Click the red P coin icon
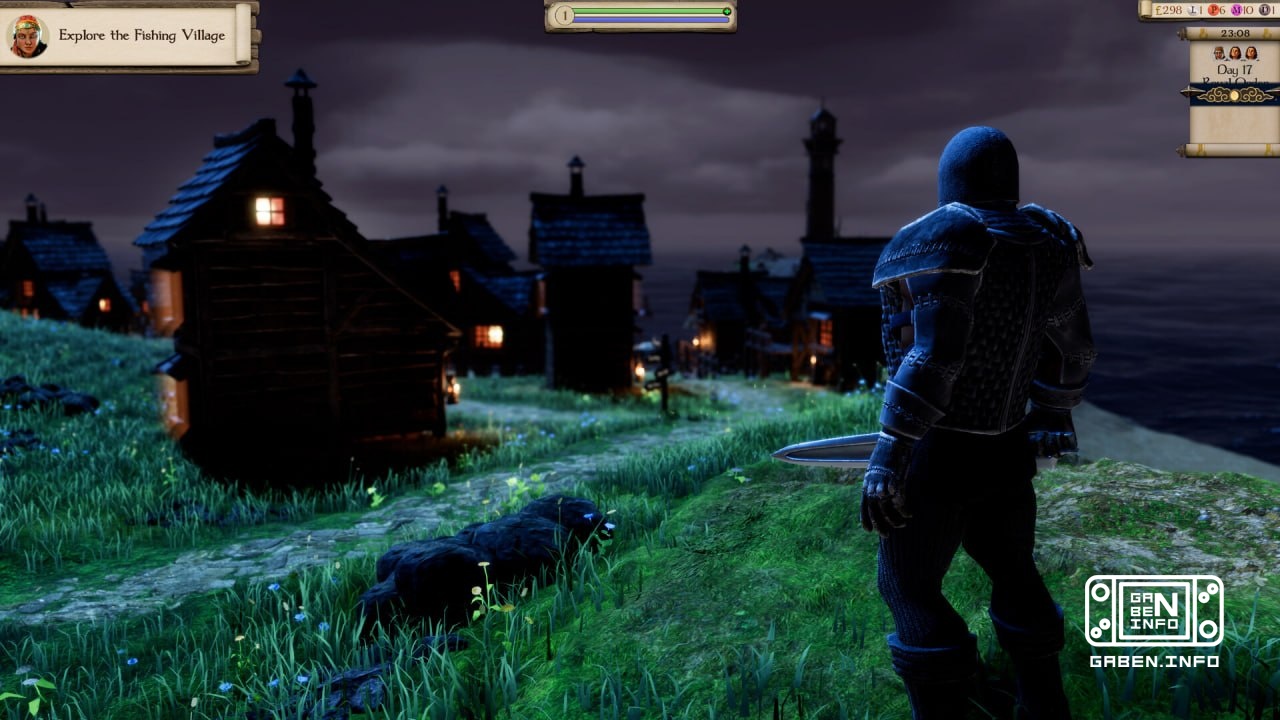This screenshot has width=1280, height=720. pos(1214,10)
